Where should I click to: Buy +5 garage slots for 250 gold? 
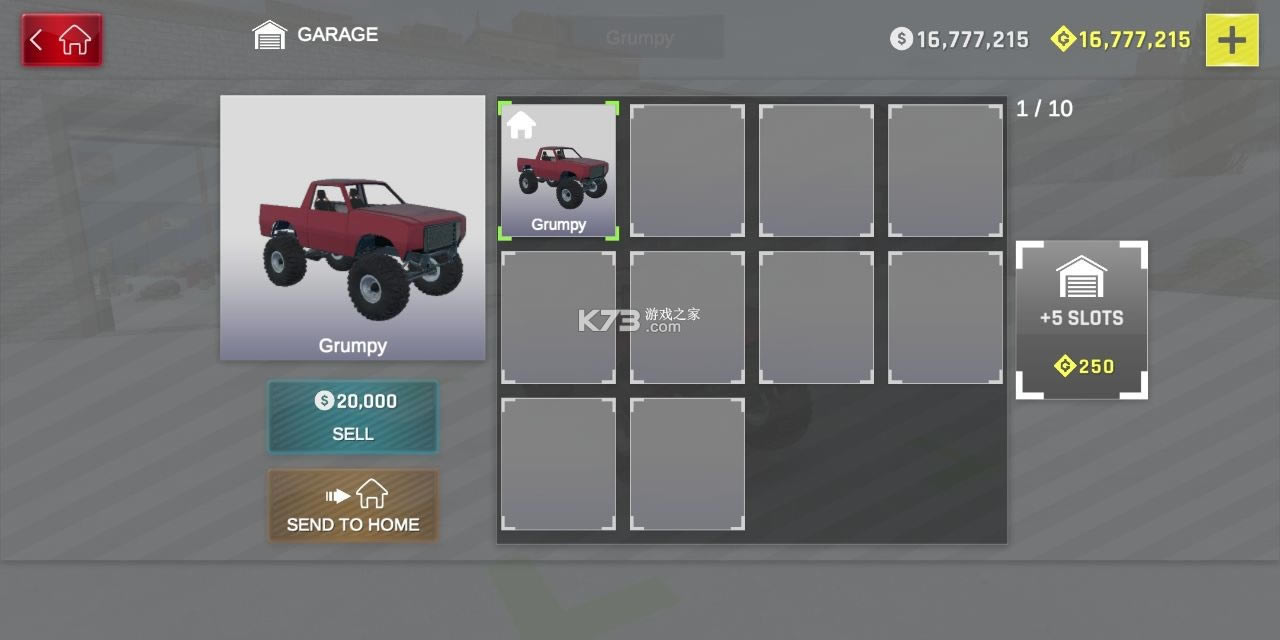tap(1081, 320)
